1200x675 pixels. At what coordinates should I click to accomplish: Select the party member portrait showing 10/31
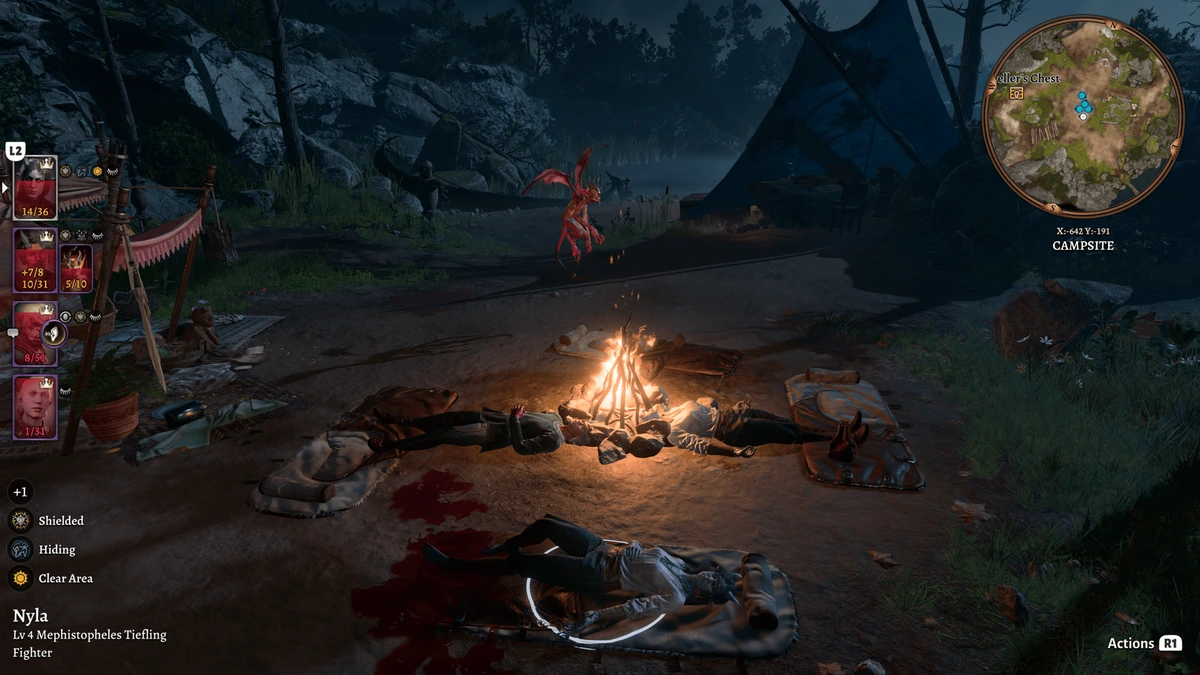pos(35,260)
